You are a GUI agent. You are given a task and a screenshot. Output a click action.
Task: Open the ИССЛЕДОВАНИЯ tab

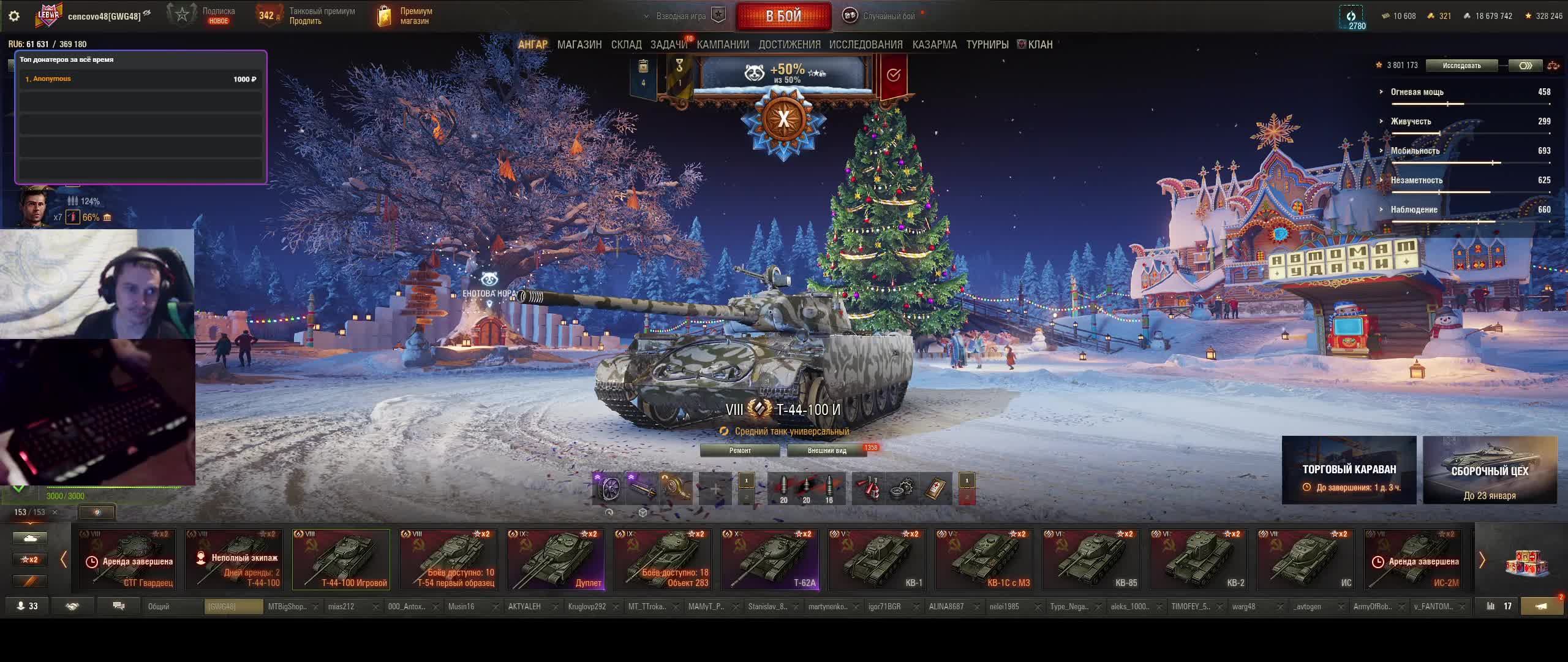[x=865, y=45]
